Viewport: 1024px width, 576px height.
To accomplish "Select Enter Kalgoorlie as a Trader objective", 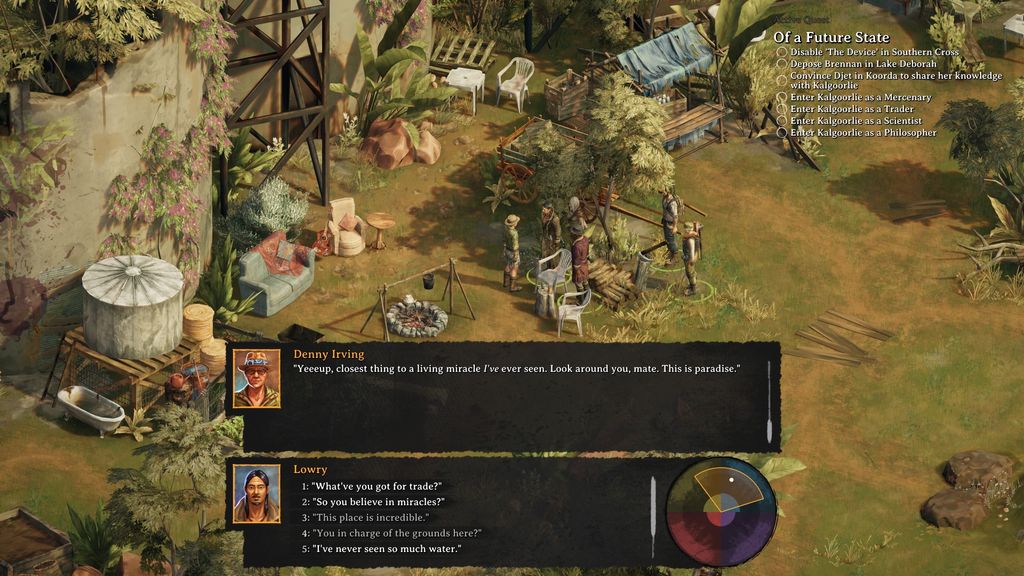I will [851, 109].
